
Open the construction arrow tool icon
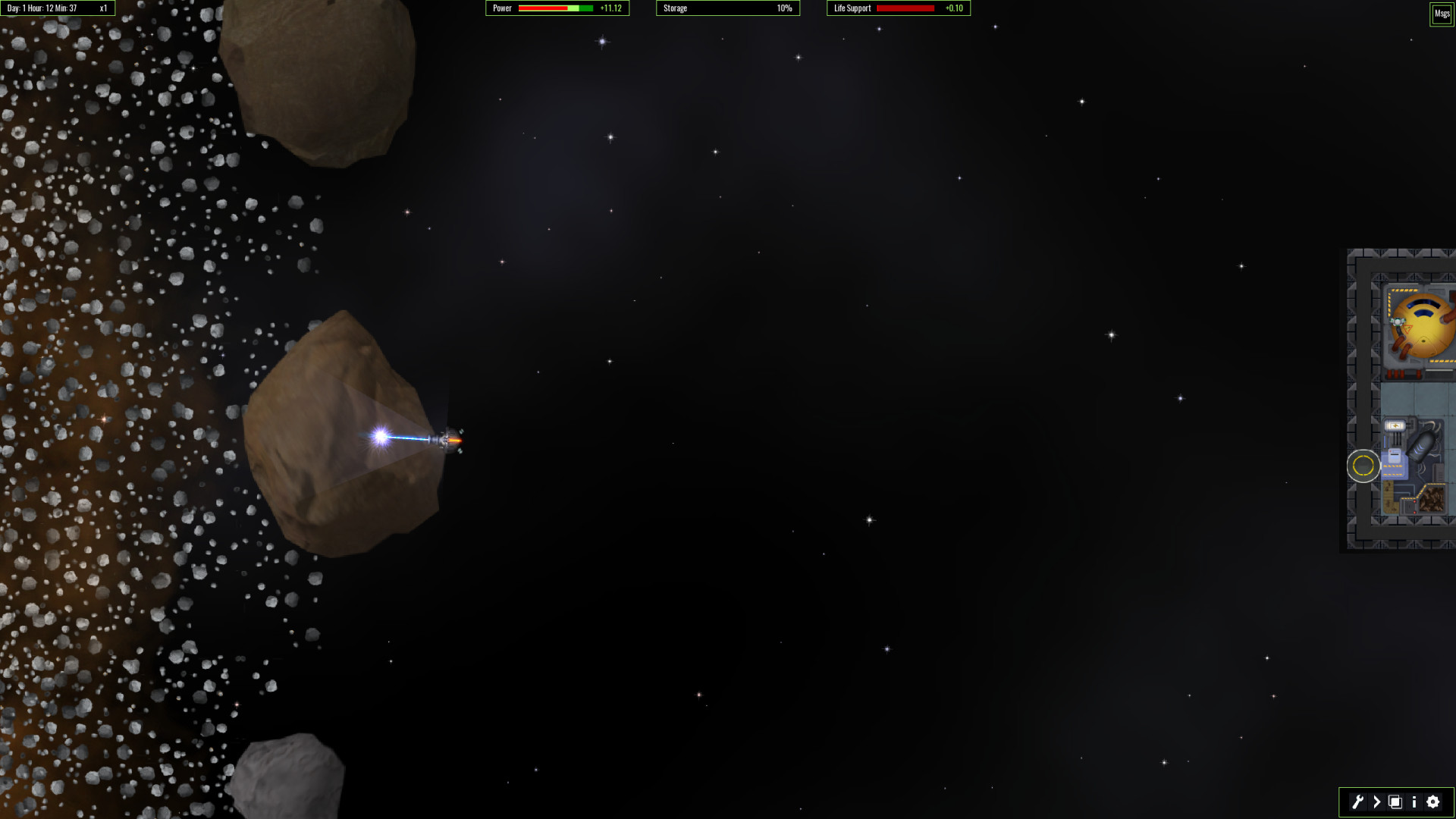coord(1376,802)
